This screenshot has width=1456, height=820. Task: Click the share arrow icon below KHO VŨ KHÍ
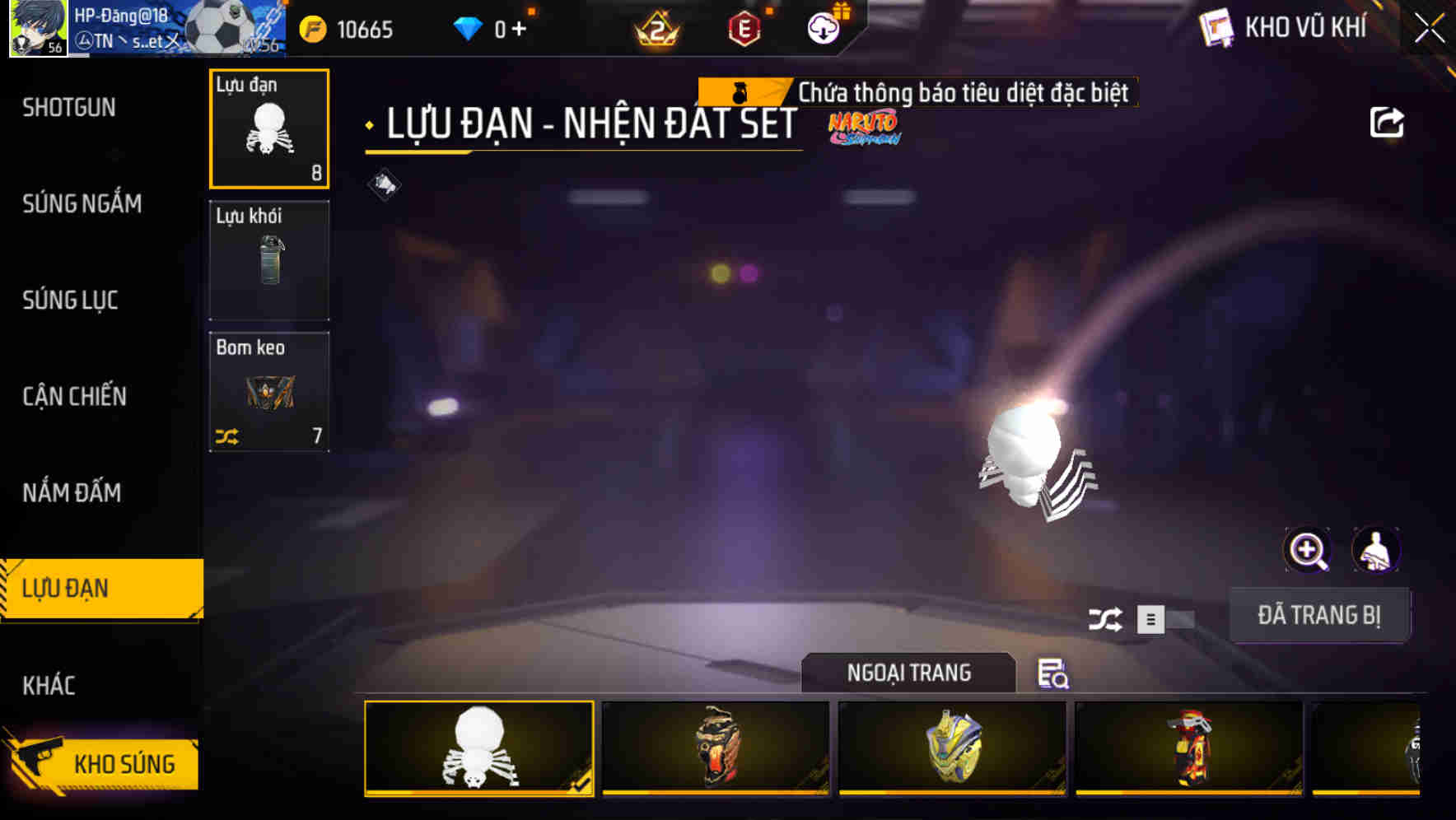pos(1388,121)
